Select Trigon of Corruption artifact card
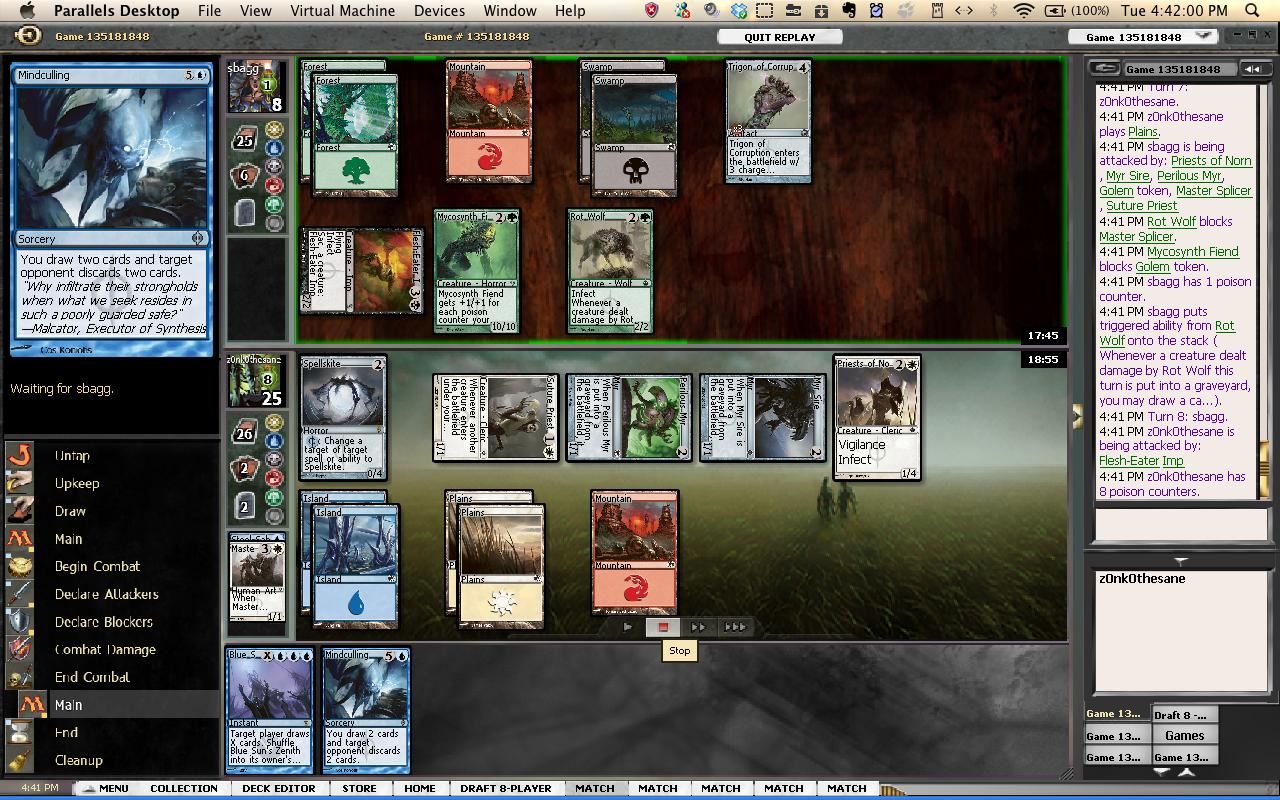 click(x=768, y=120)
